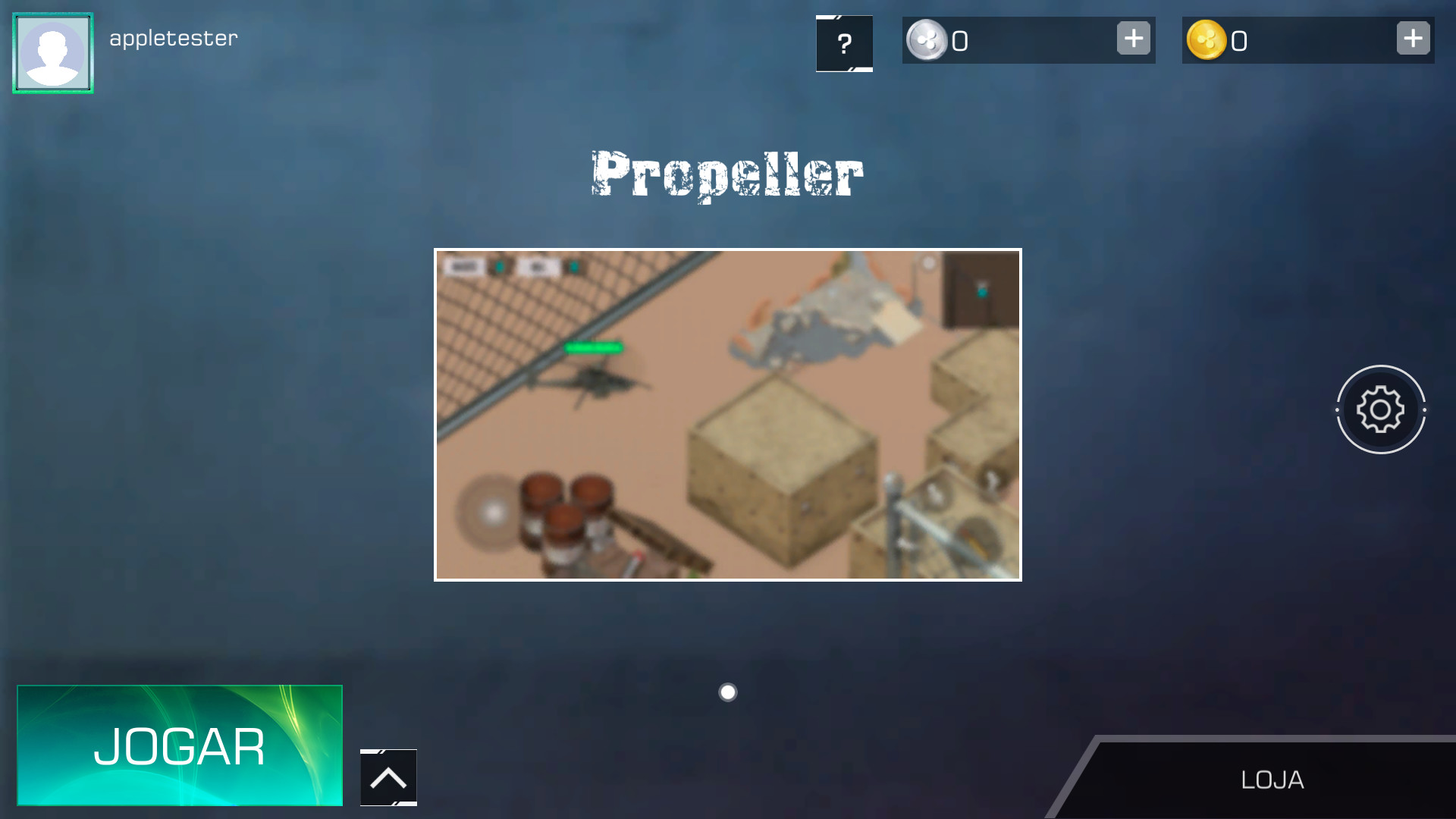Click the LOJA store button
The image size is (1456, 819).
[x=1272, y=780]
